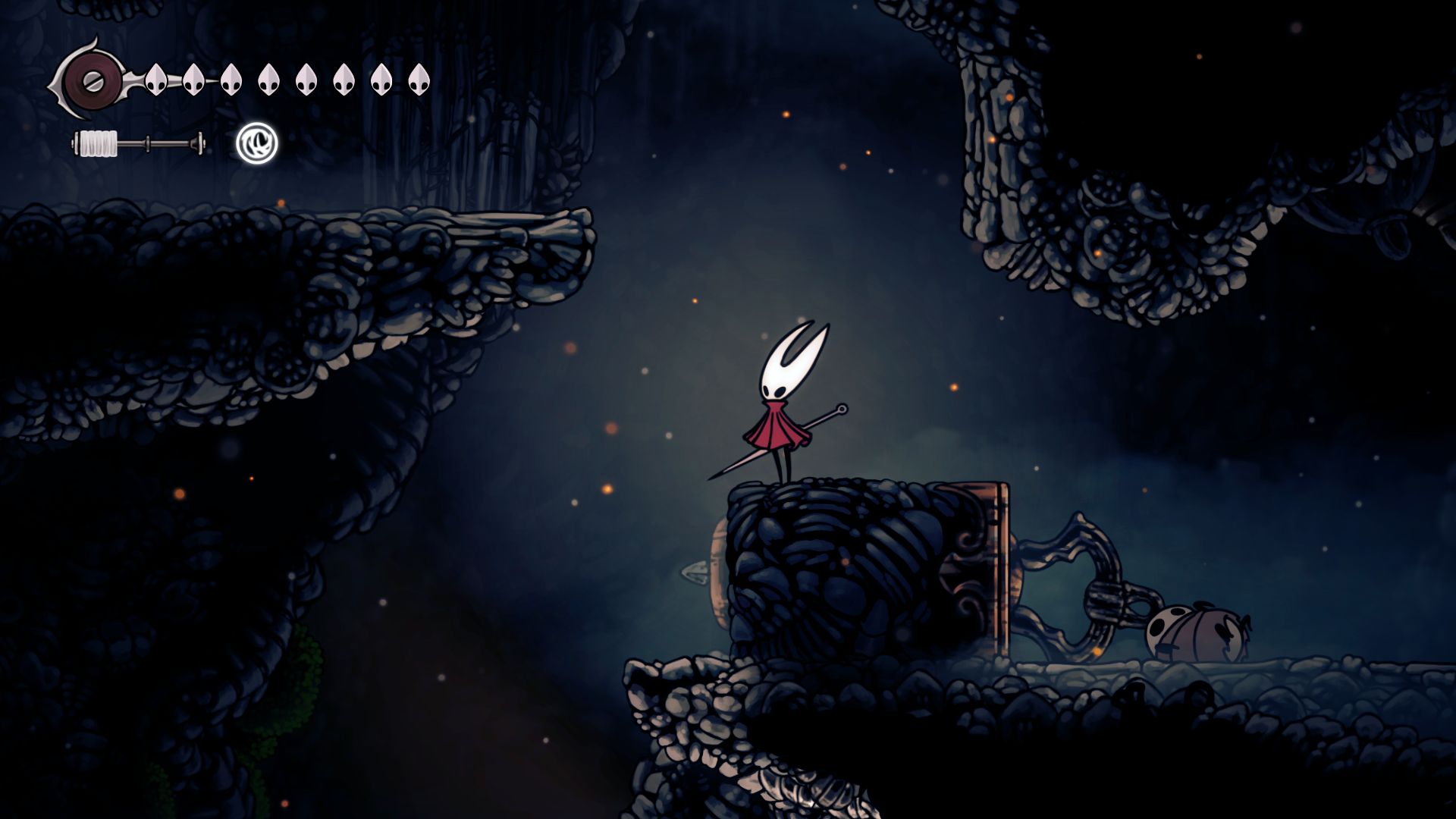Select the round crest emblem beside the masks
Image resolution: width=1456 pixels, height=819 pixels.
91,79
